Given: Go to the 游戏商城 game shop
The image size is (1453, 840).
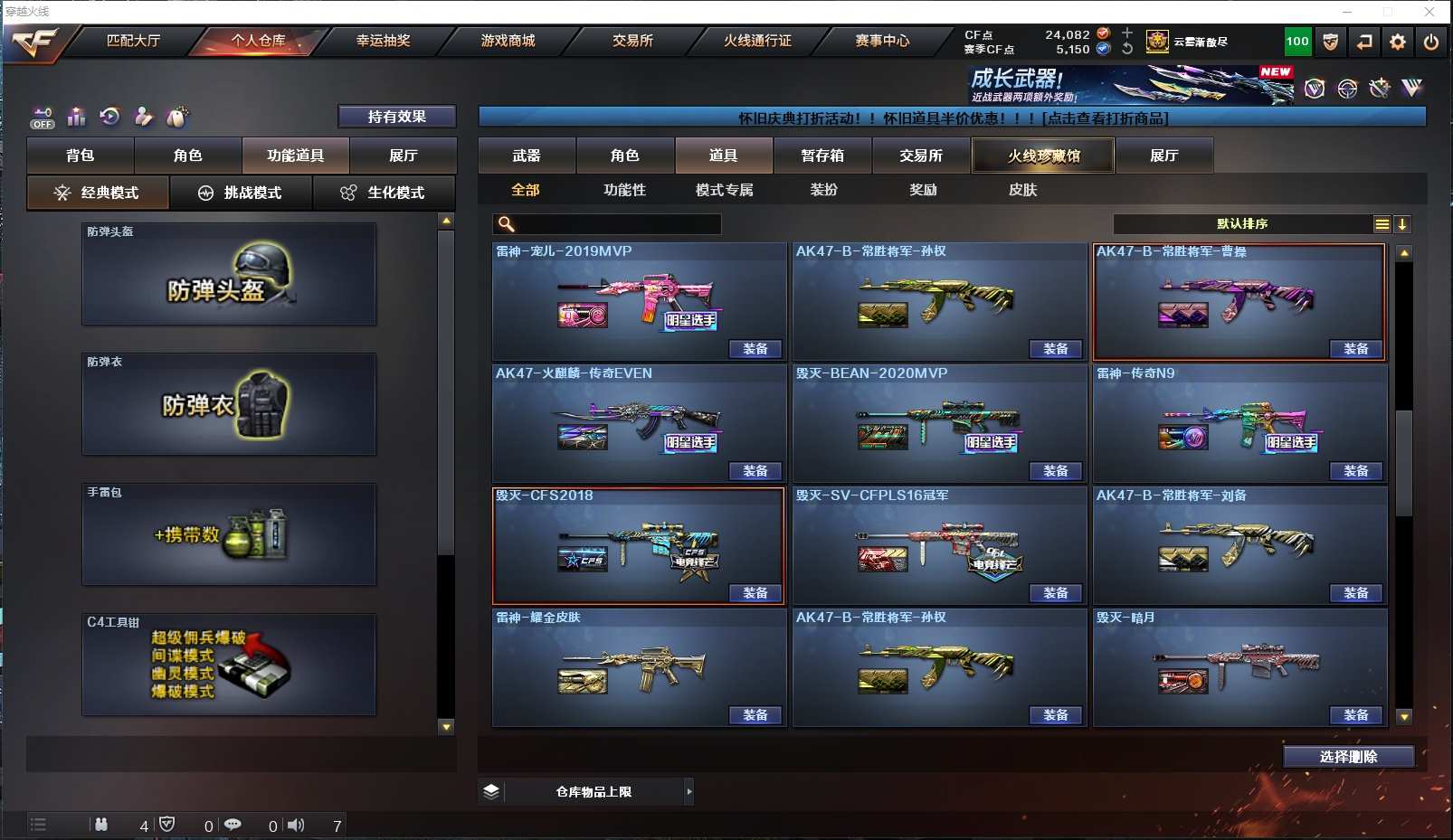Looking at the screenshot, I should [508, 41].
